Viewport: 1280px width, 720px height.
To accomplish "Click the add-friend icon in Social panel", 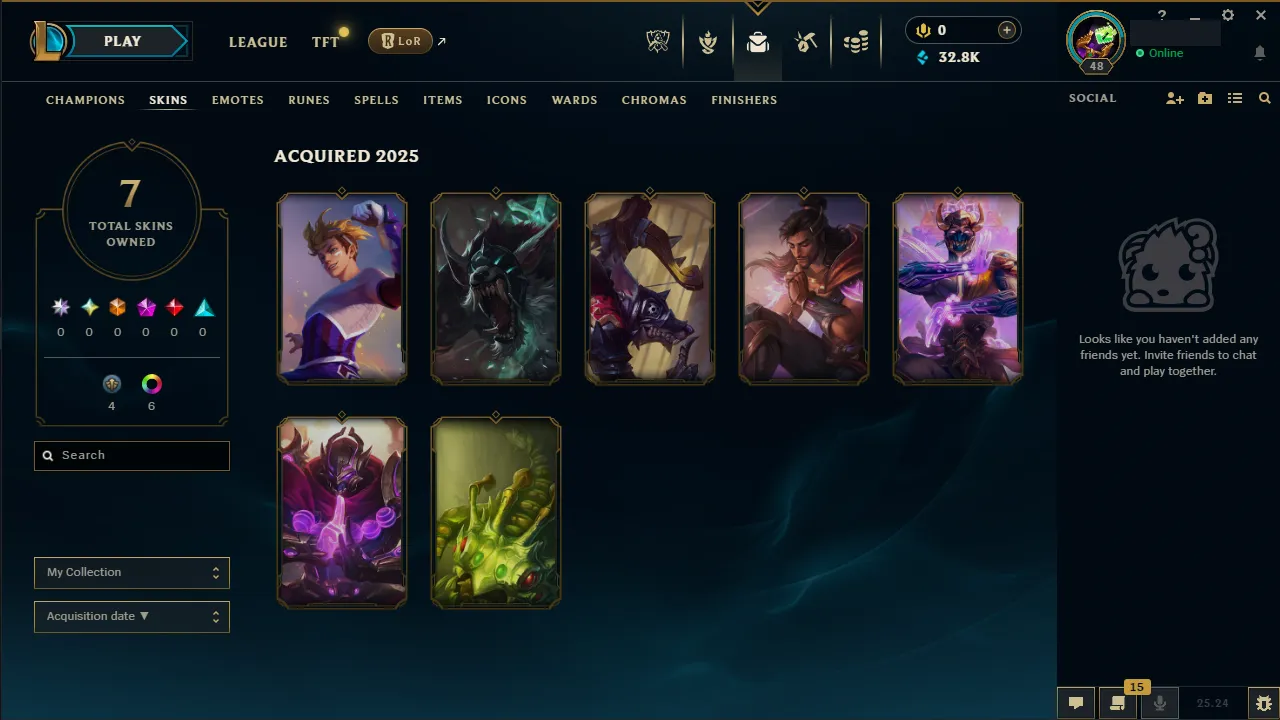I will 1174,98.
